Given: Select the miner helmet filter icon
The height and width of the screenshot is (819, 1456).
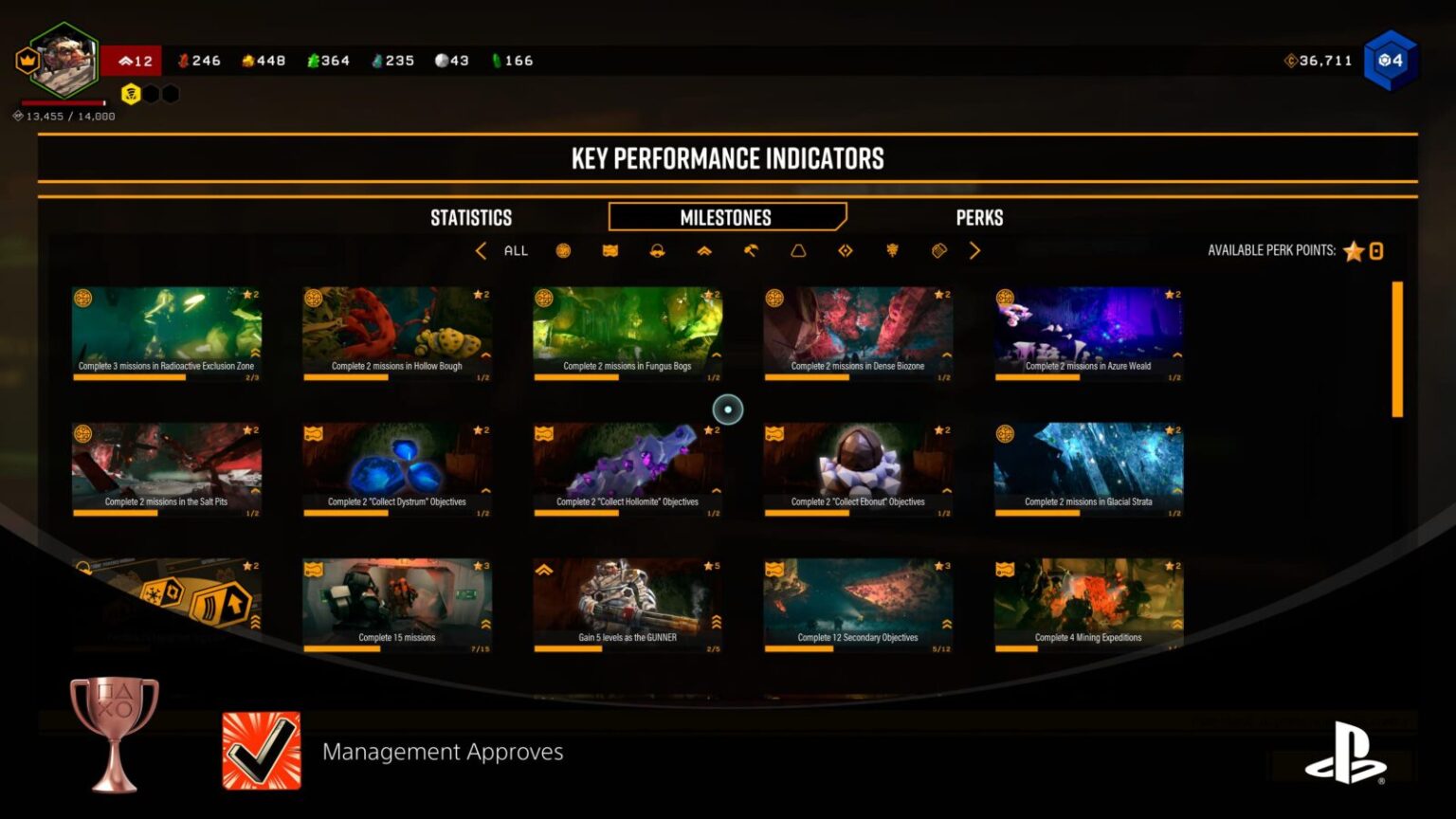Looking at the screenshot, I should [656, 250].
